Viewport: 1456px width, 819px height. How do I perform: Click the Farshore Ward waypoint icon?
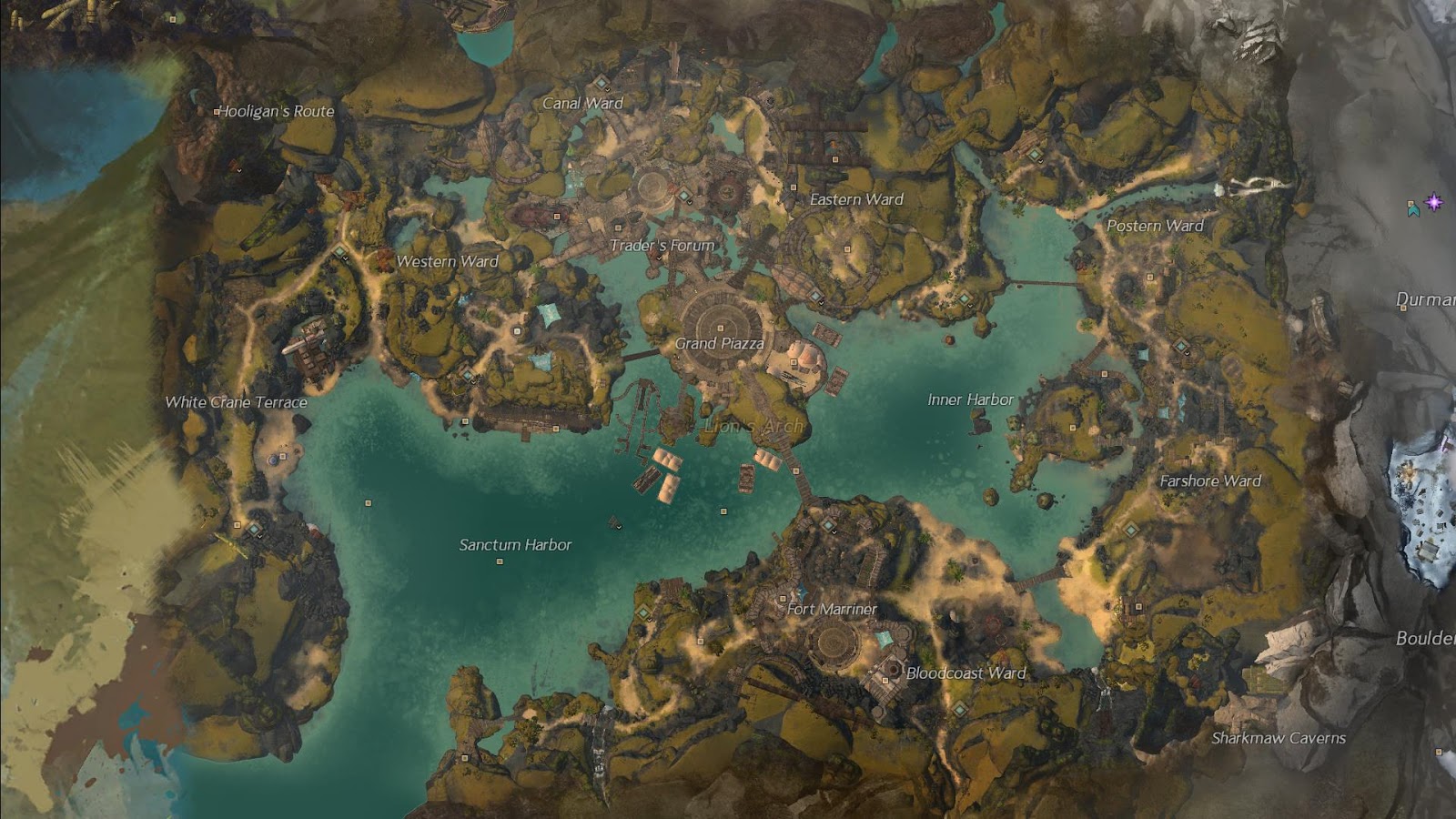click(x=1131, y=531)
